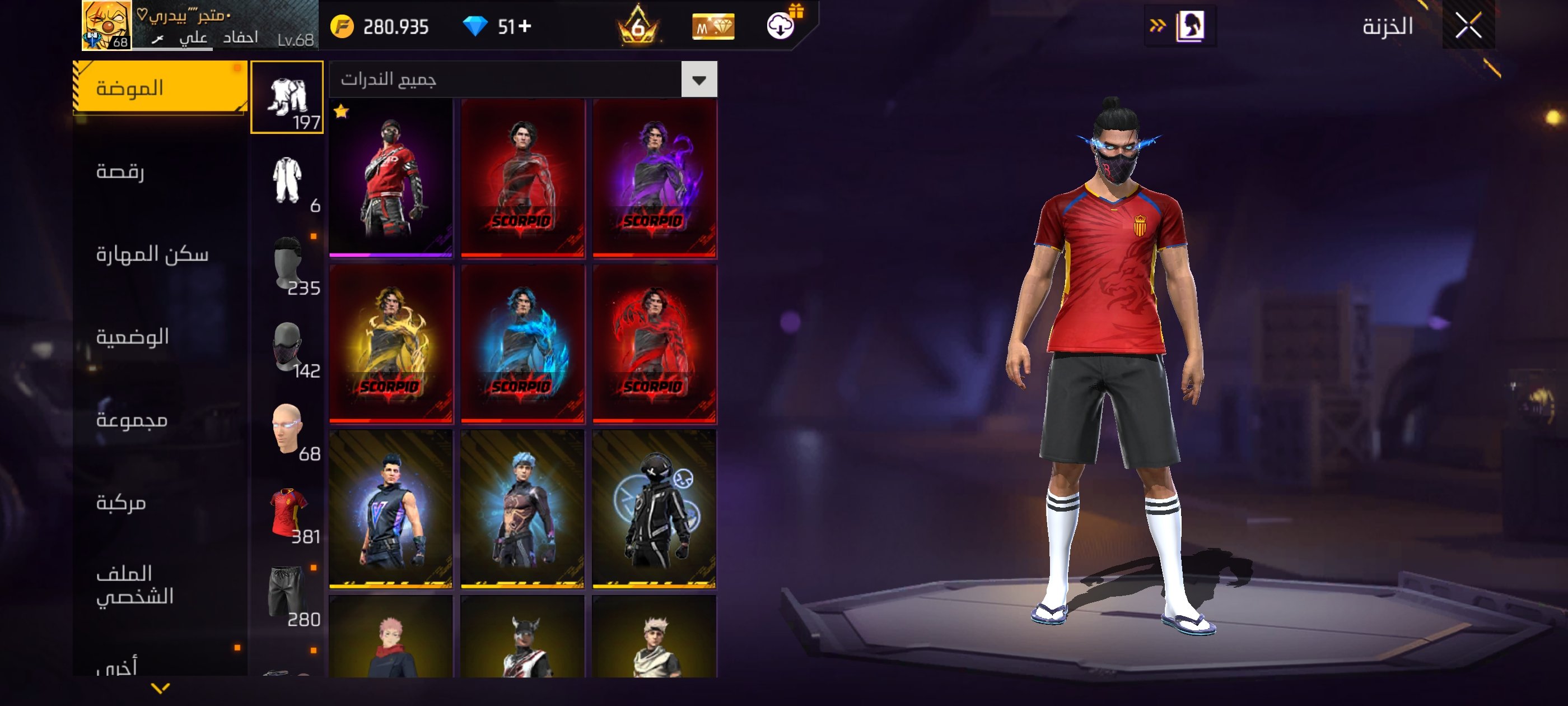This screenshot has height=706, width=1568.
Task: Close the vault screen with the X
Action: [1468, 26]
